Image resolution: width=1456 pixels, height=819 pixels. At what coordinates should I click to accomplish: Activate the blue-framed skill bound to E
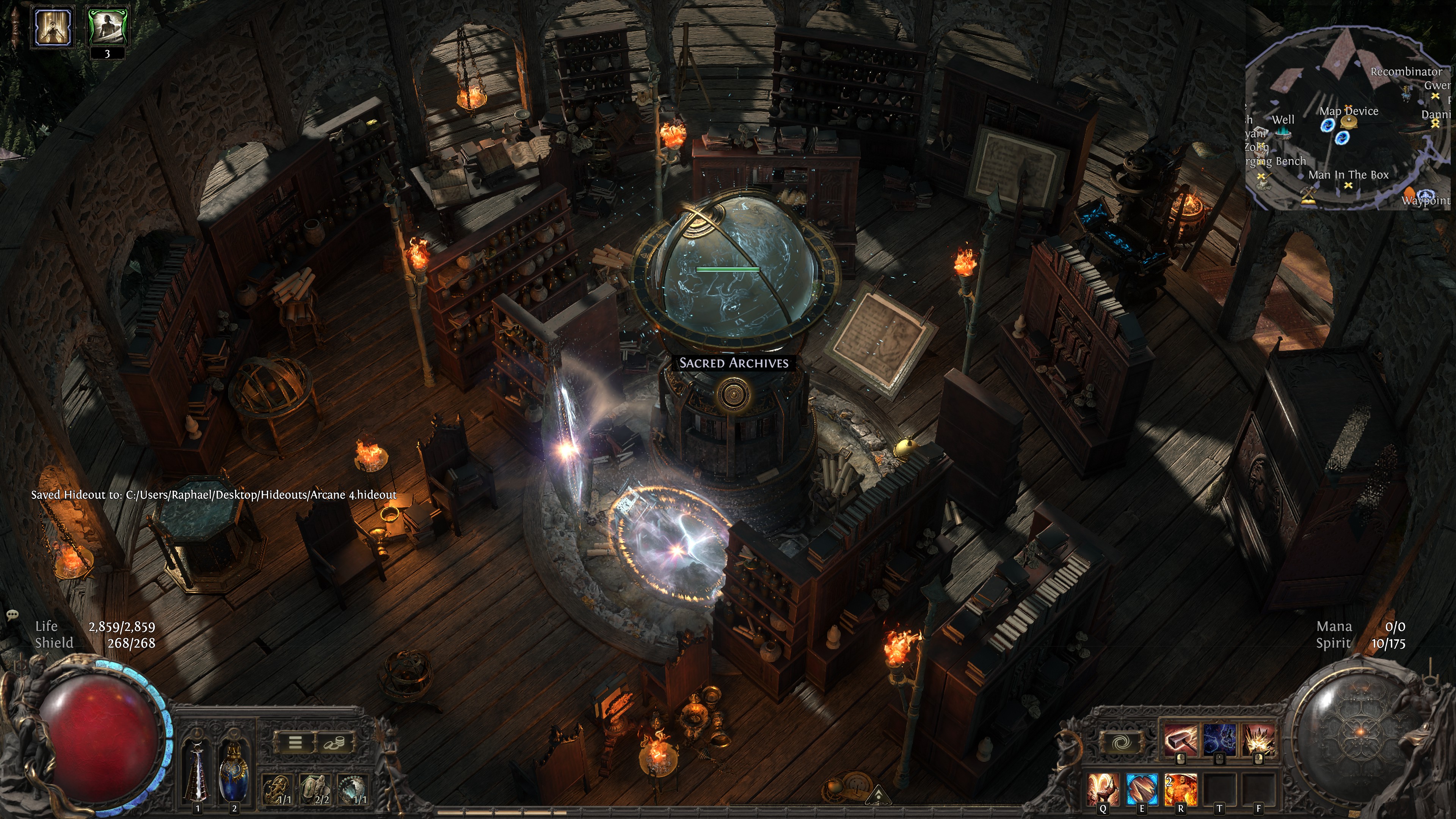1142,789
